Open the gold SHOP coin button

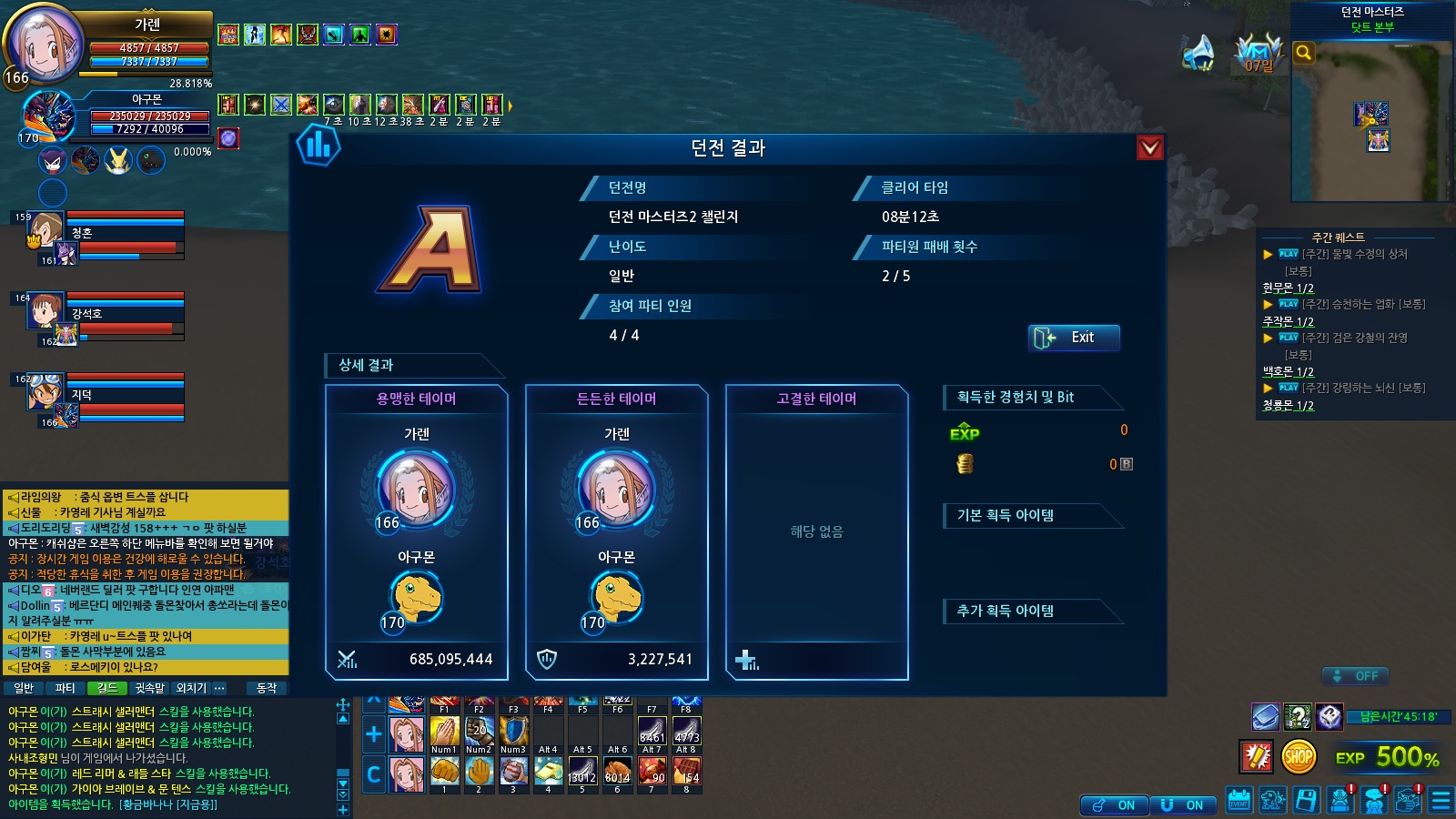pos(1299,756)
